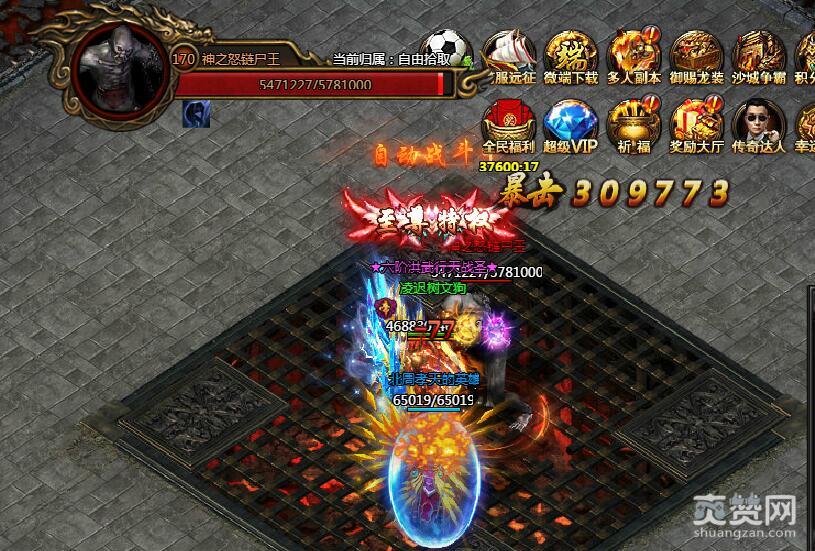This screenshot has width=815, height=551.
Task: Open the 超级VIP blue diamond menu
Action: [571, 124]
